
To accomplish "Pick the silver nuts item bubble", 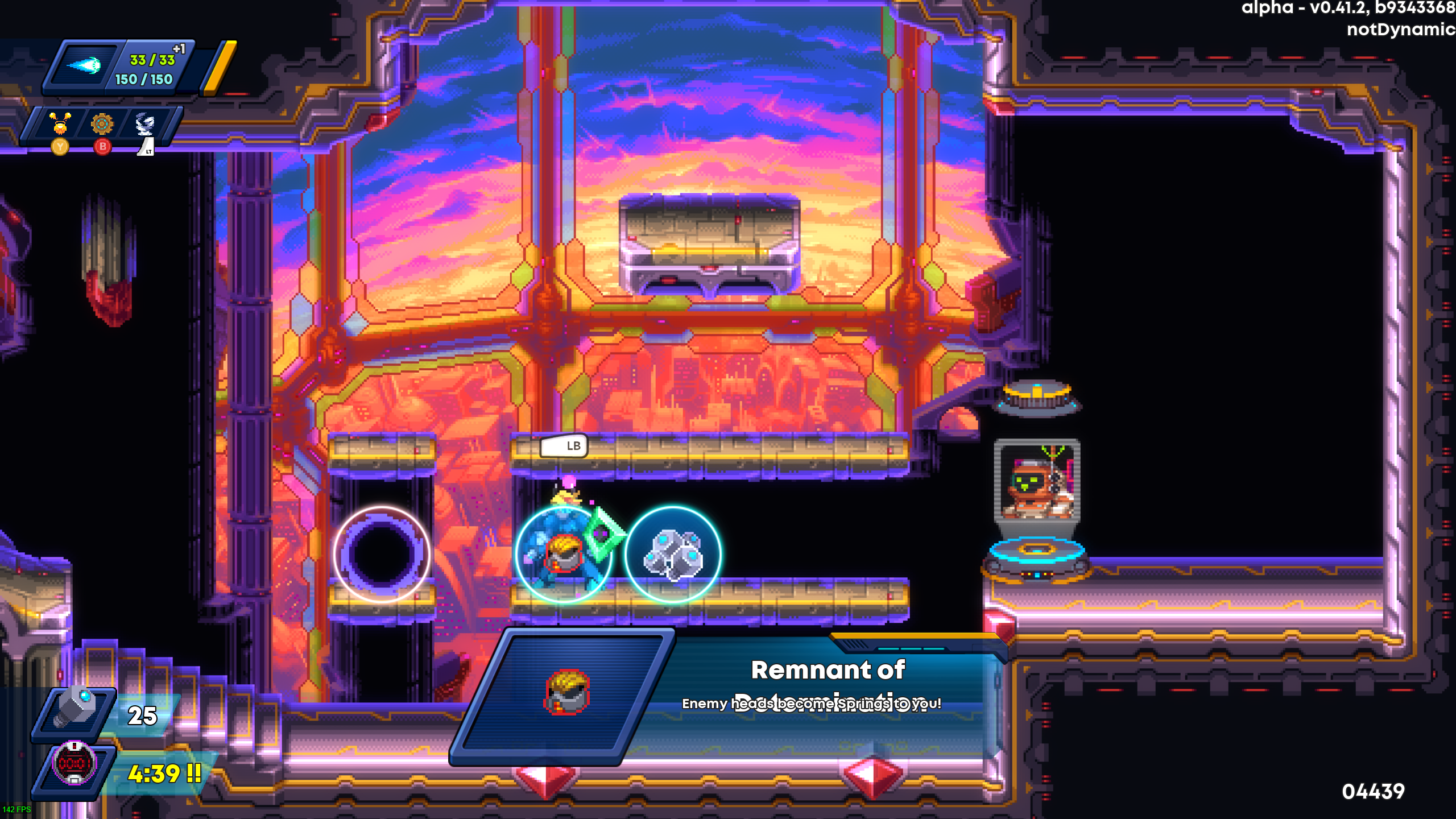I will [x=673, y=554].
